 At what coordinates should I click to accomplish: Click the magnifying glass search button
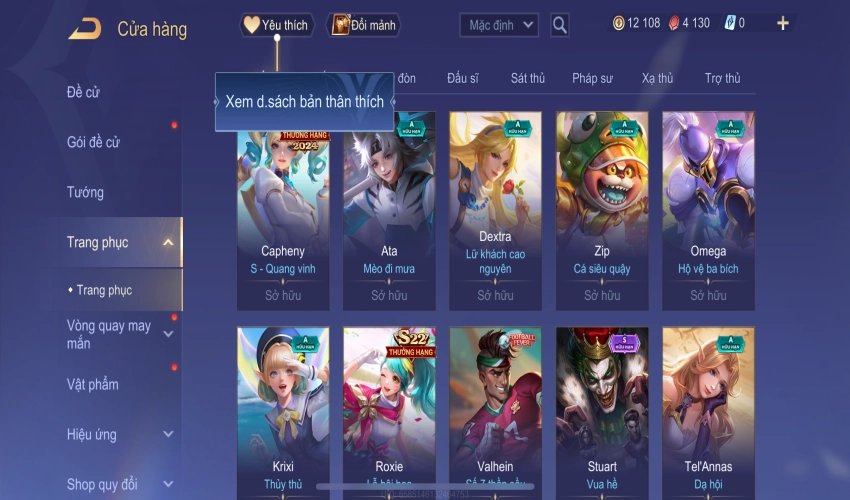(560, 25)
